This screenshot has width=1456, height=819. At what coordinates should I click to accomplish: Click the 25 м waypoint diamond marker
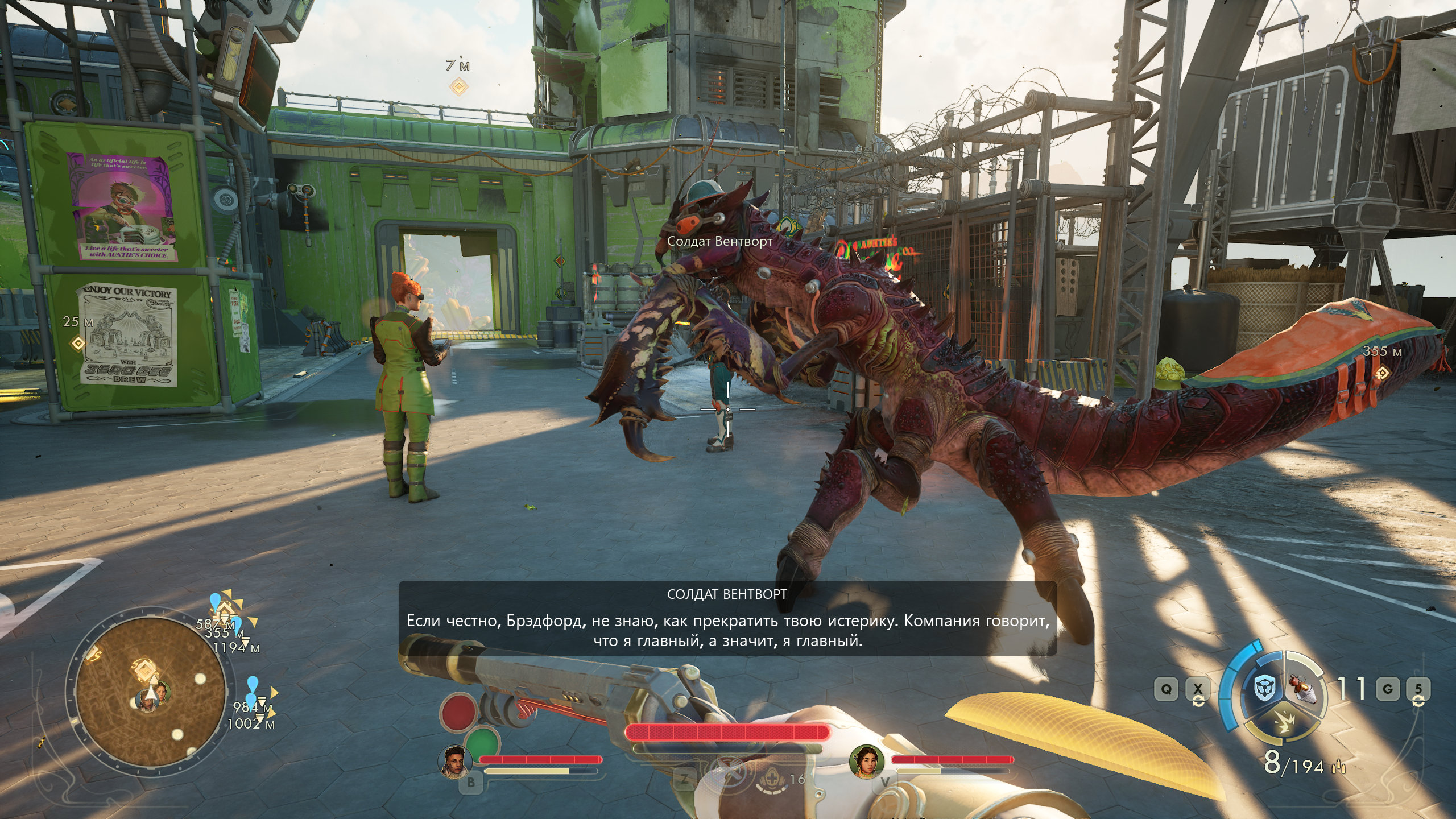(x=78, y=344)
